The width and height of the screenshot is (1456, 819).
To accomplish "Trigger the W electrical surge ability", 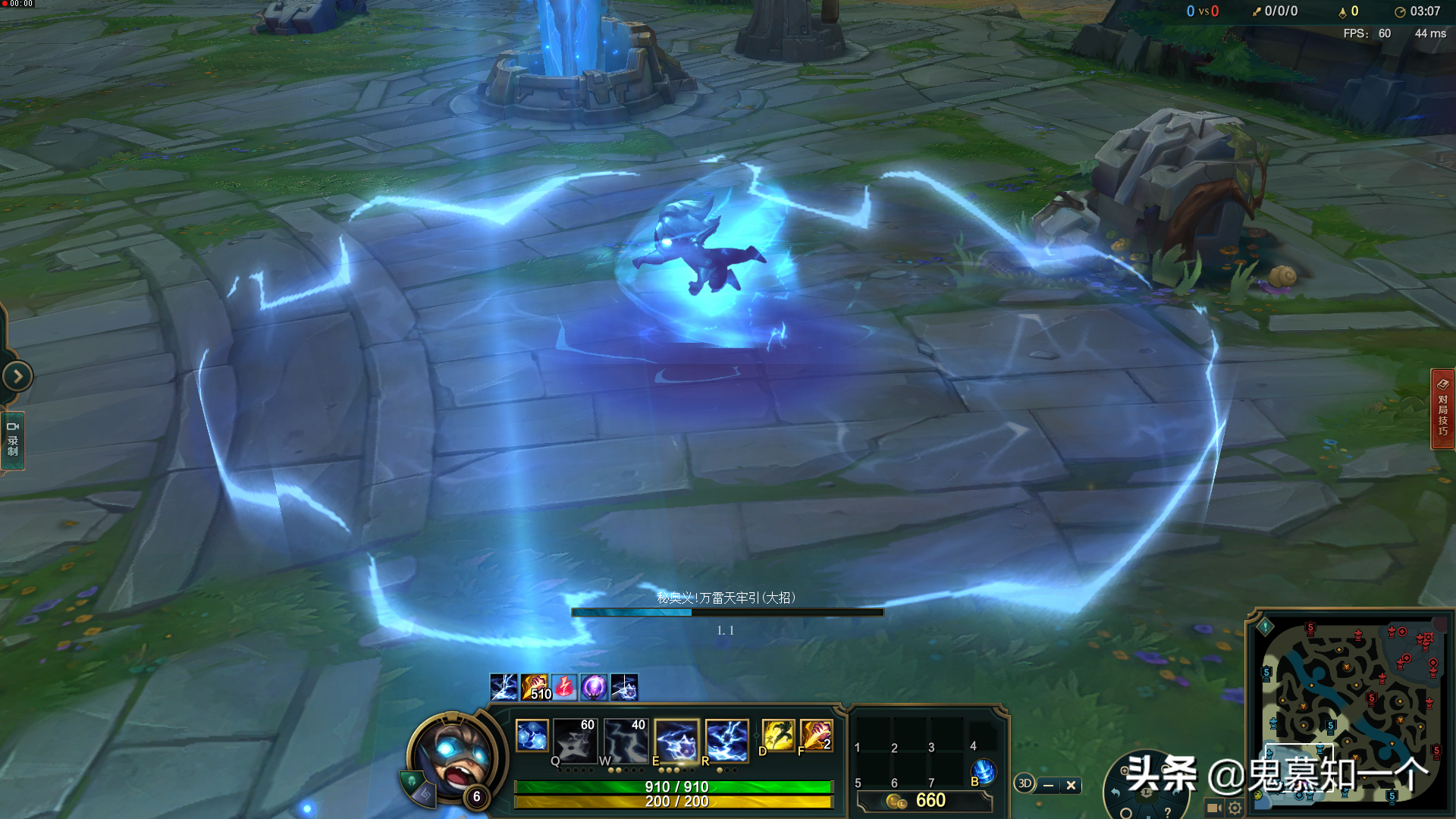I will pos(626,739).
